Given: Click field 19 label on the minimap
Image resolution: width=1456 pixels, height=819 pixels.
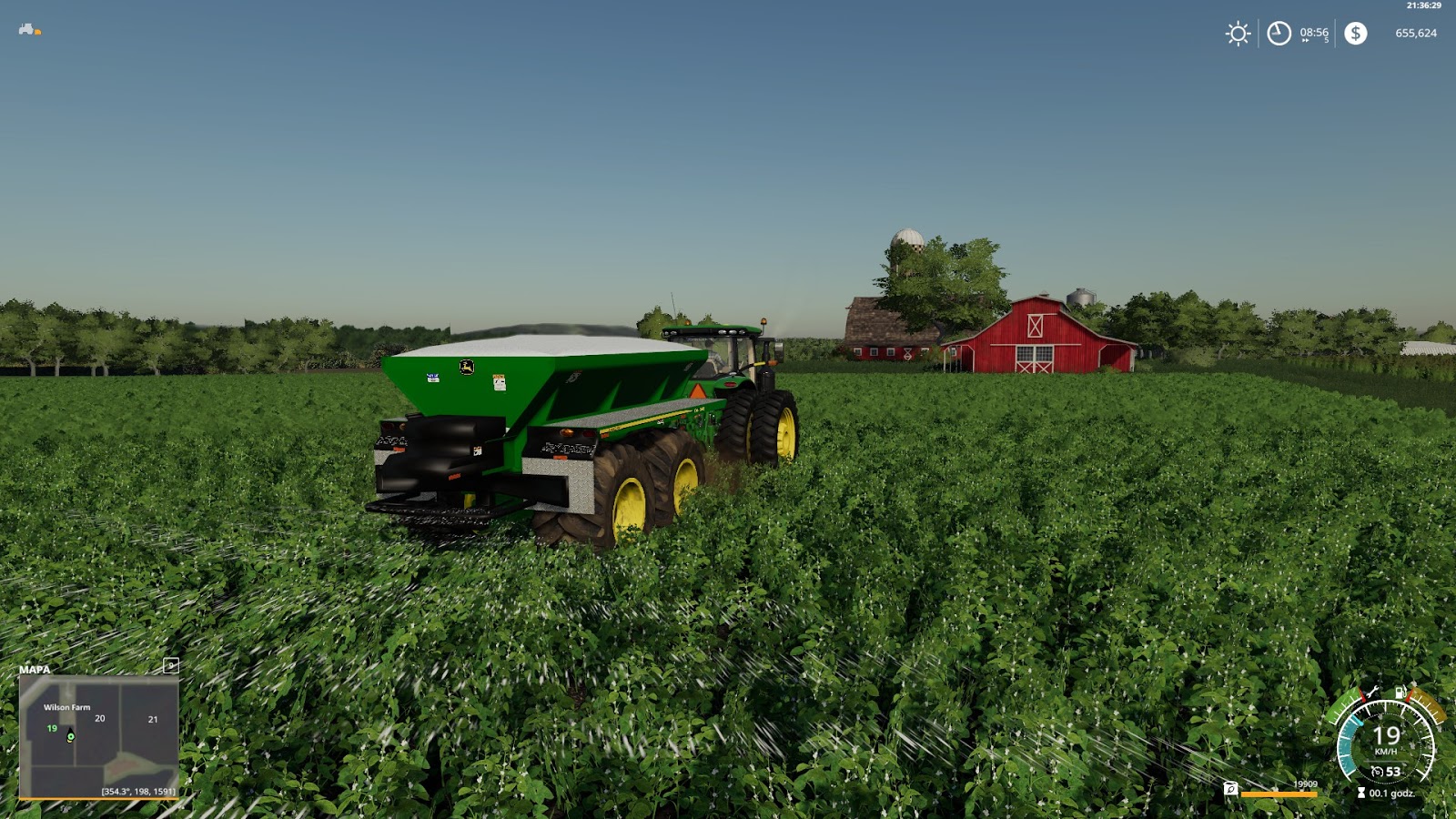Looking at the screenshot, I should pos(51,729).
